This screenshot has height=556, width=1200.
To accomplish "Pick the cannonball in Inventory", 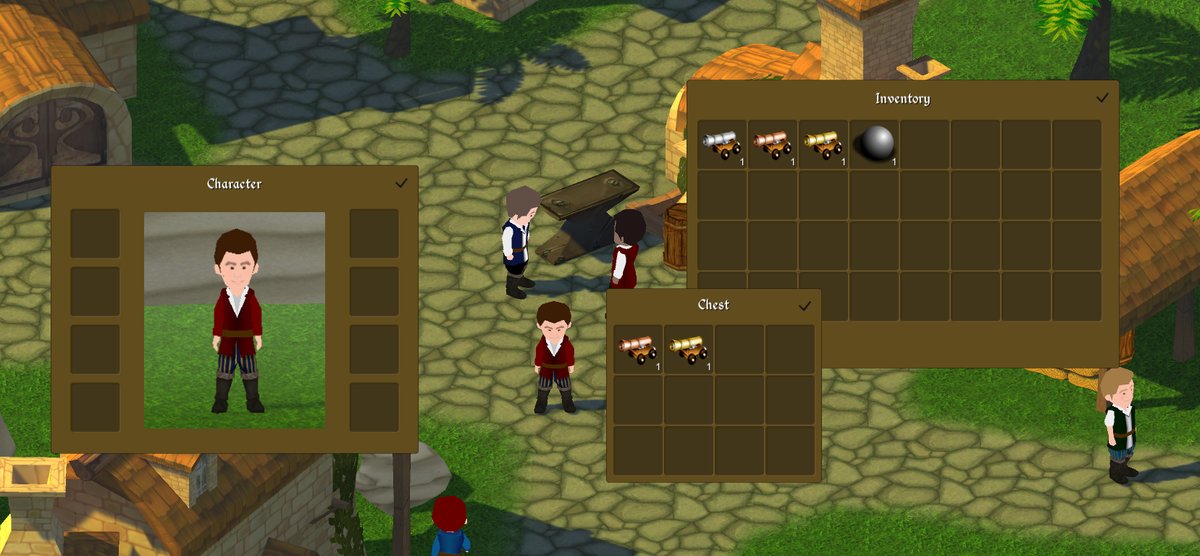I will [874, 144].
